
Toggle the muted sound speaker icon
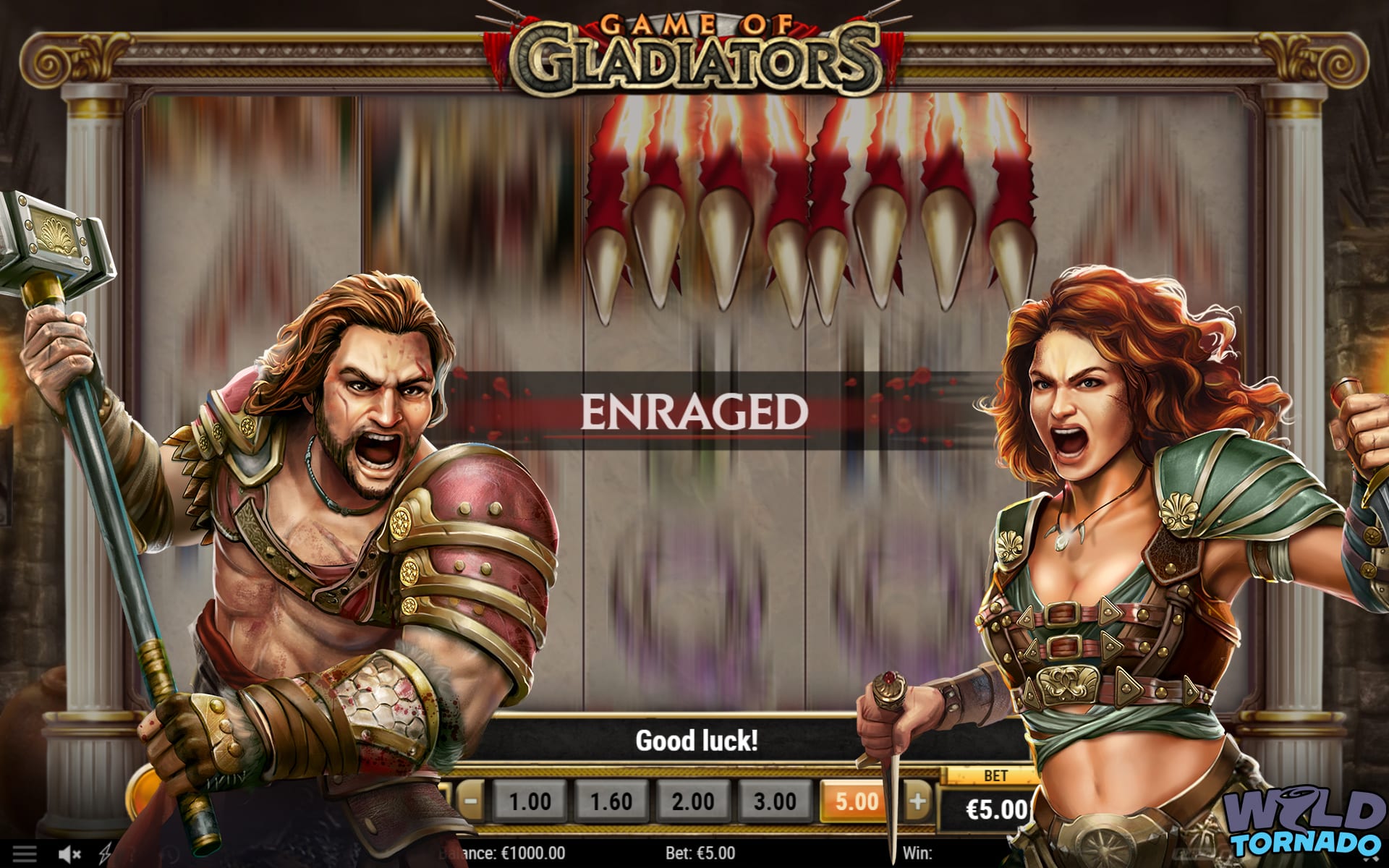pos(69,854)
